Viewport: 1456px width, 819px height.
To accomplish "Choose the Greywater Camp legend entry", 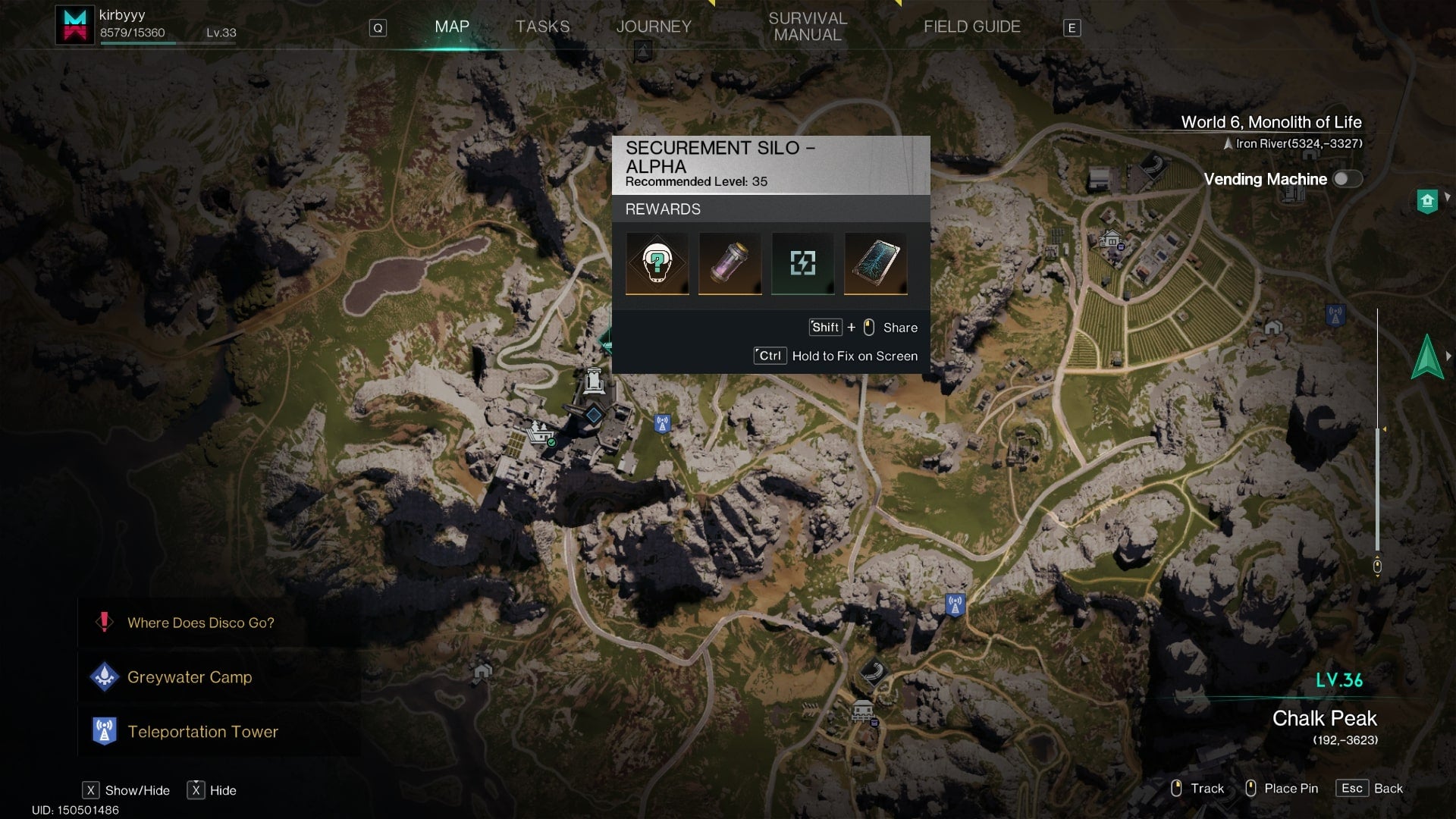I will (189, 677).
